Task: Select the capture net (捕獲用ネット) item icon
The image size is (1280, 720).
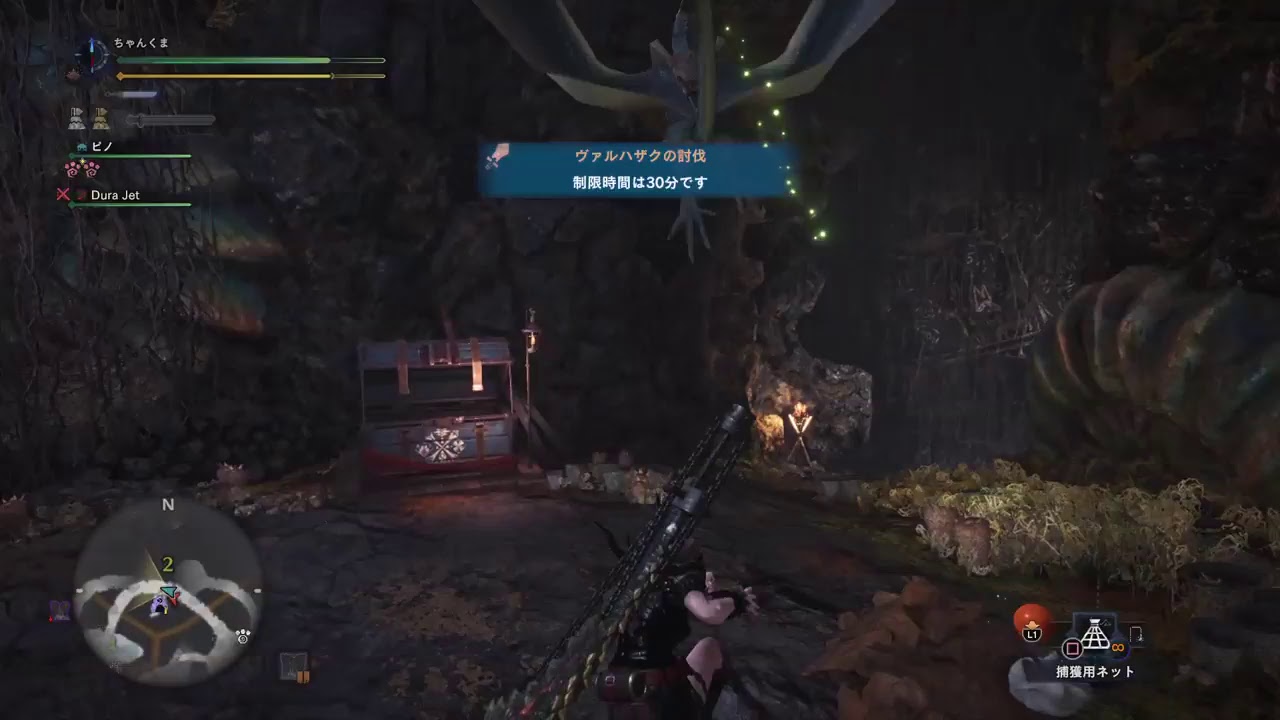Action: (x=1095, y=634)
